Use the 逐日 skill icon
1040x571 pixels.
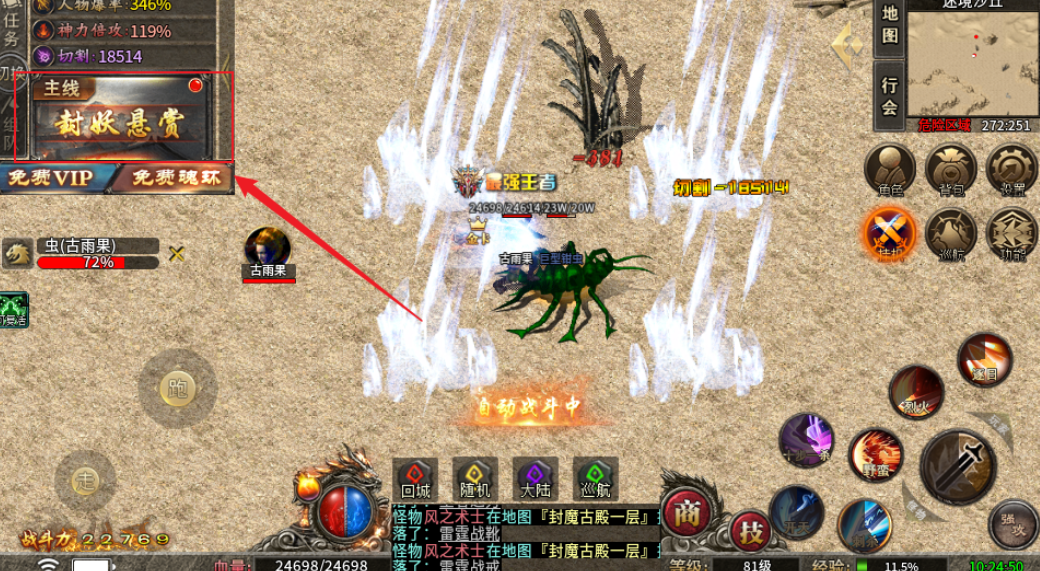(x=985, y=360)
